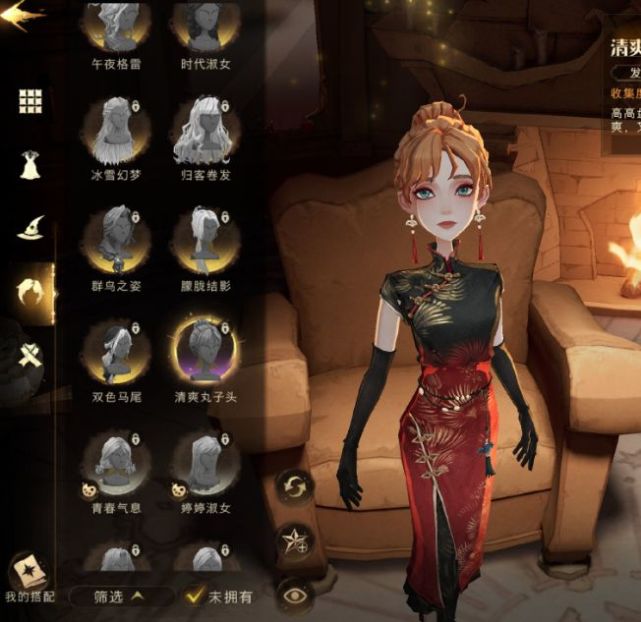Screen dimensions: 641x622
Task: Go back with the top-left arrow
Action: (22, 15)
